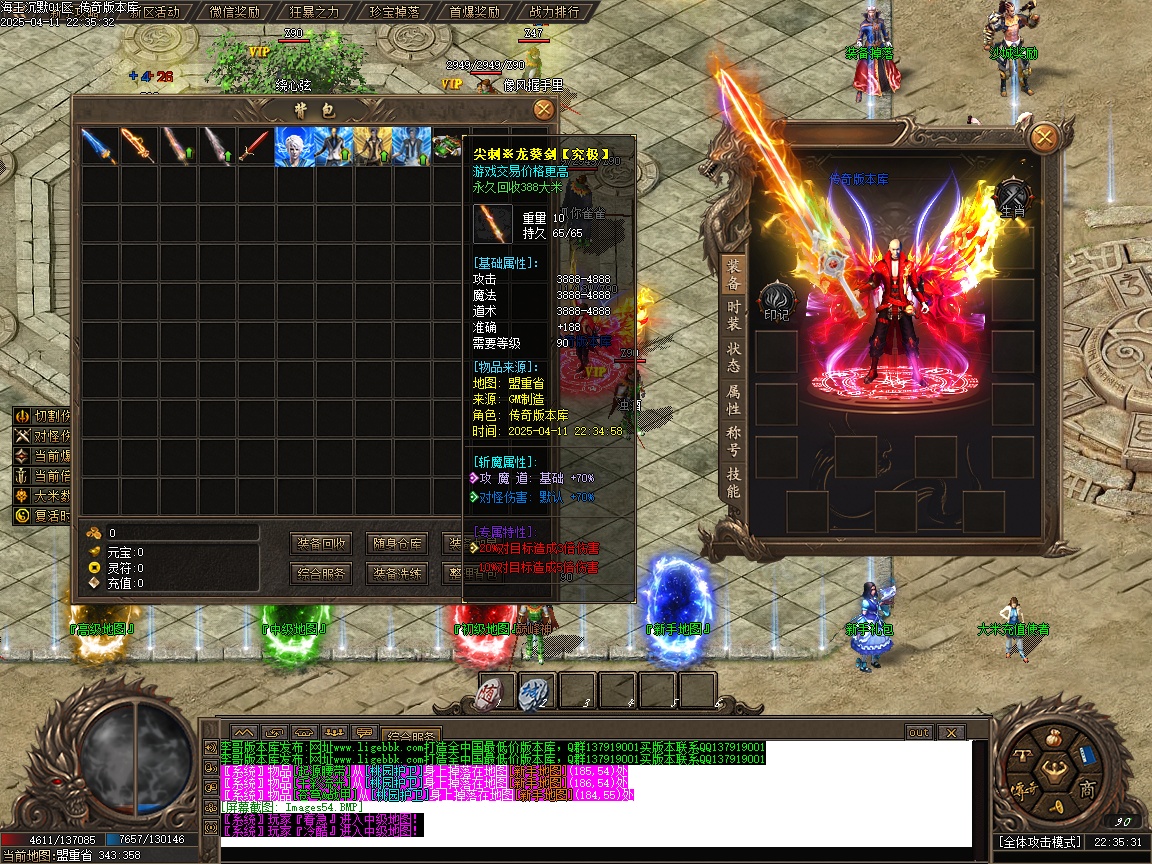This screenshot has width=1152, height=864.
Task: Open 综合服务 in the backpack window
Action: pyautogui.click(x=322, y=574)
